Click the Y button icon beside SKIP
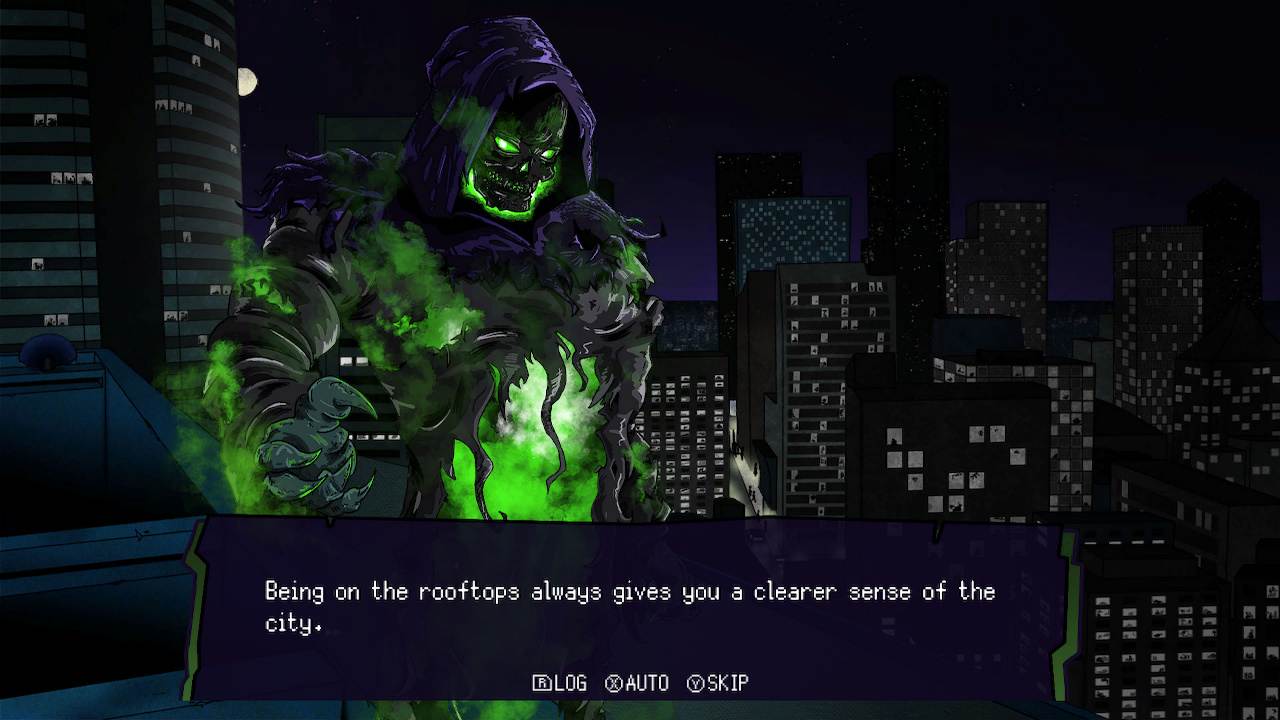1280x720 pixels. pyautogui.click(x=697, y=684)
